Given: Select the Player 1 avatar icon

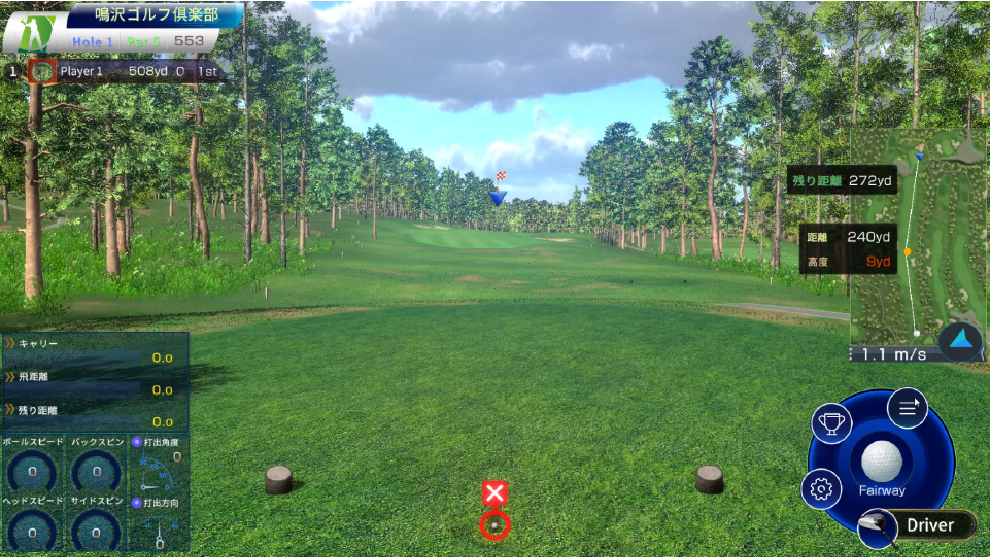Looking at the screenshot, I should pyautogui.click(x=42, y=71).
